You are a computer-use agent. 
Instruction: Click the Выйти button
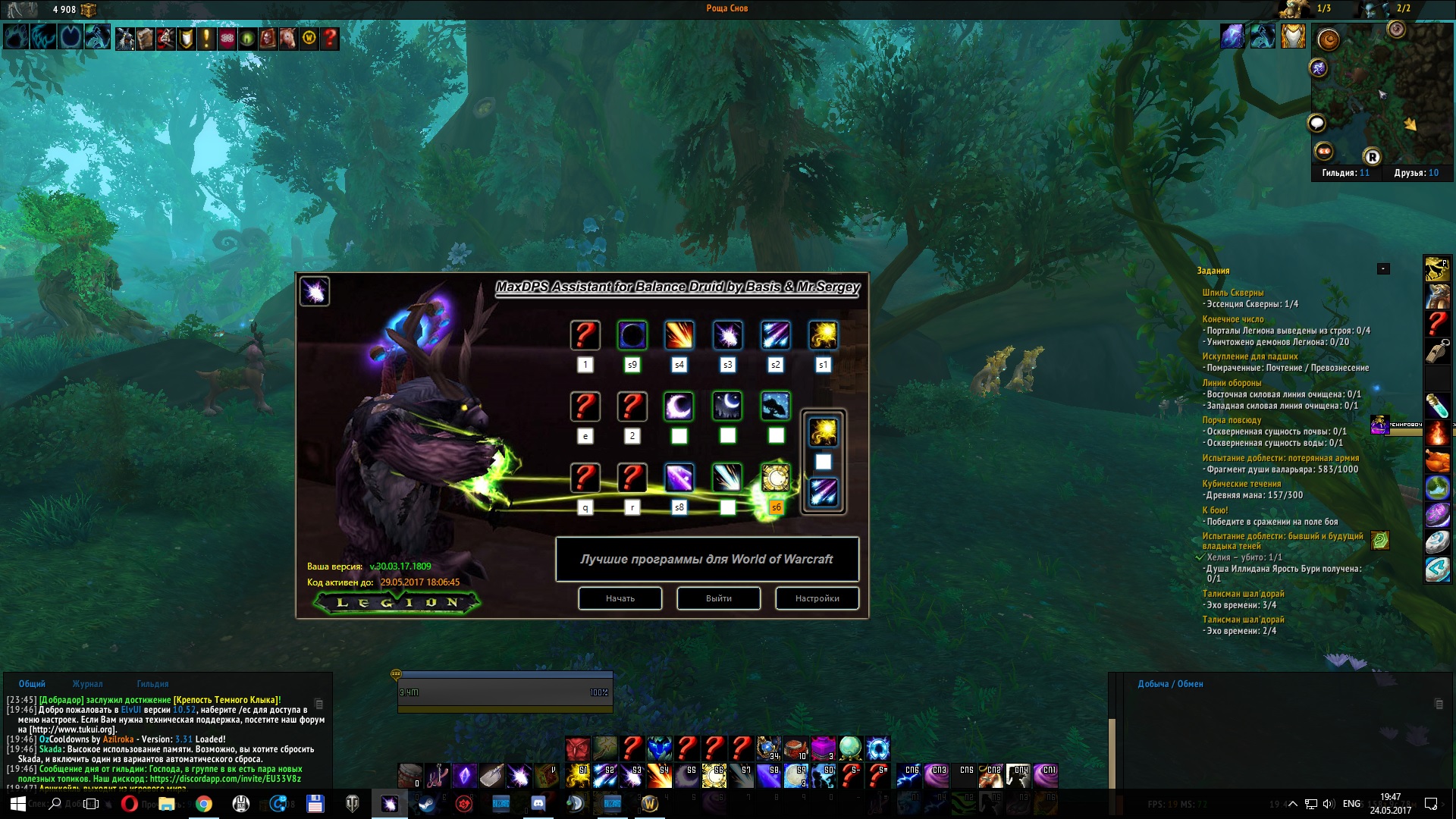click(x=718, y=598)
